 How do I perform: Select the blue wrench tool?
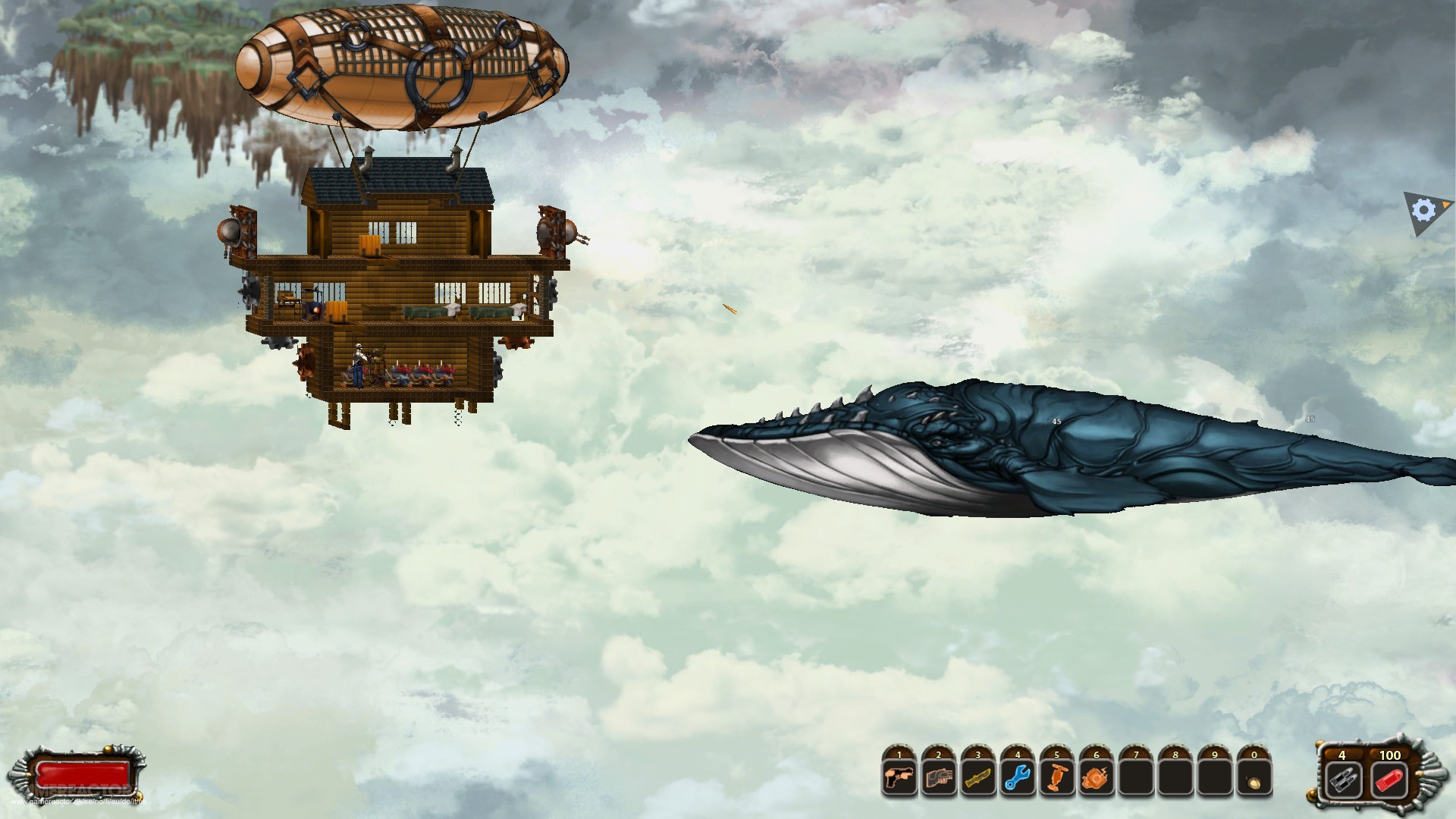(1018, 779)
